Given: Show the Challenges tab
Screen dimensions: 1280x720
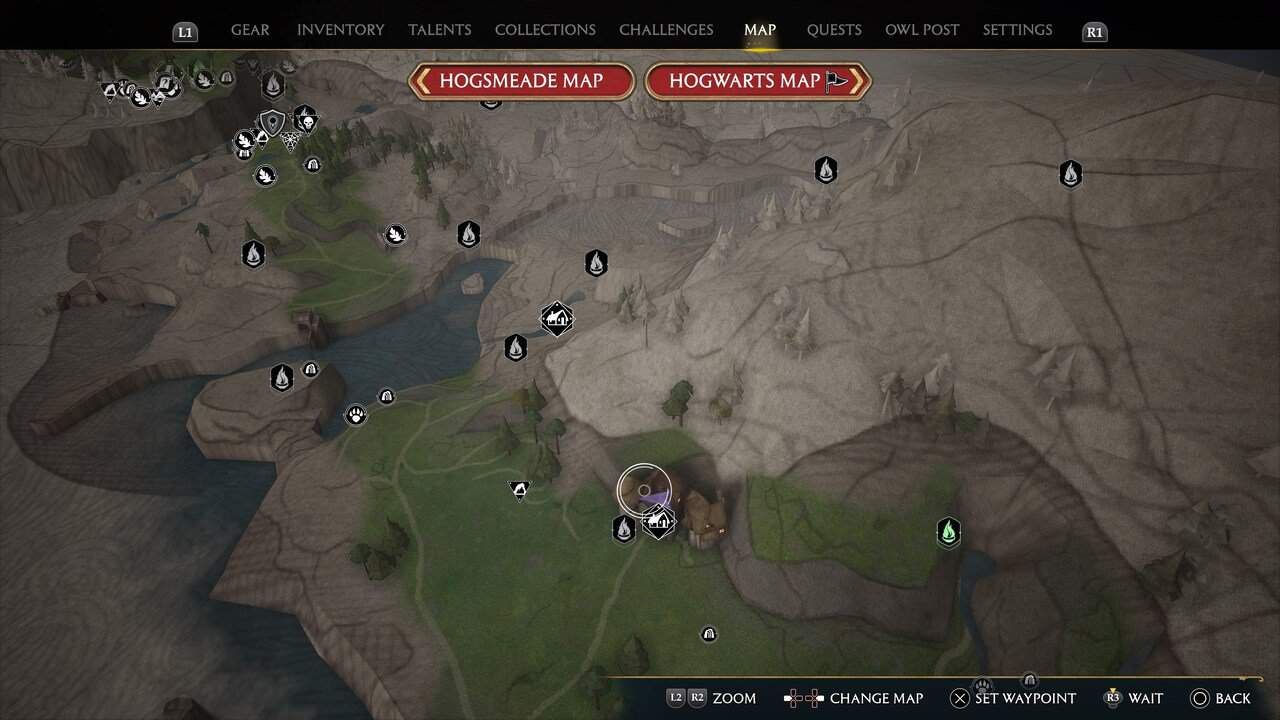Looking at the screenshot, I should tap(666, 30).
